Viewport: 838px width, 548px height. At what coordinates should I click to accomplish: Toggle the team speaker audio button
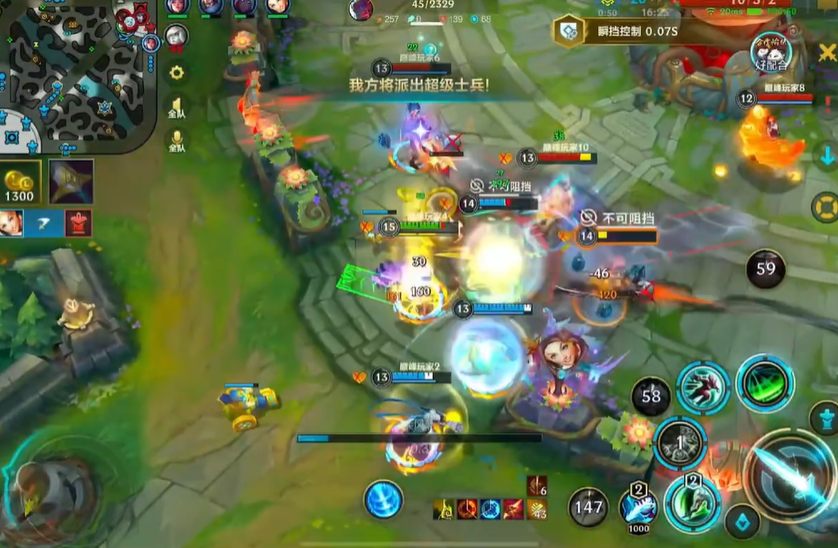(x=176, y=107)
